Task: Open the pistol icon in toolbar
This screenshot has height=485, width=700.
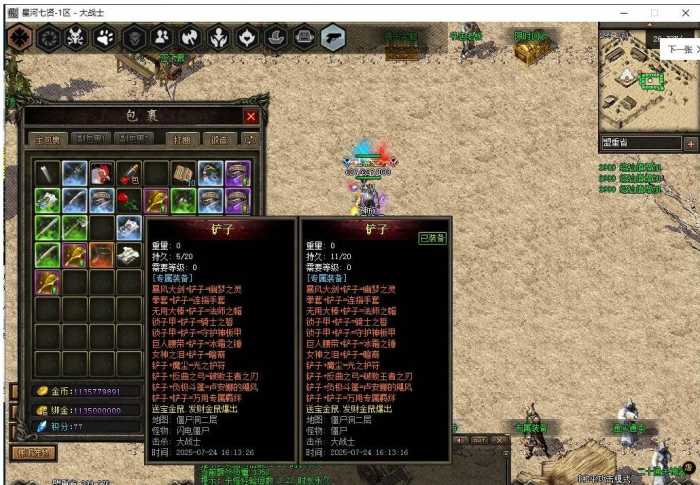Action: click(333, 39)
